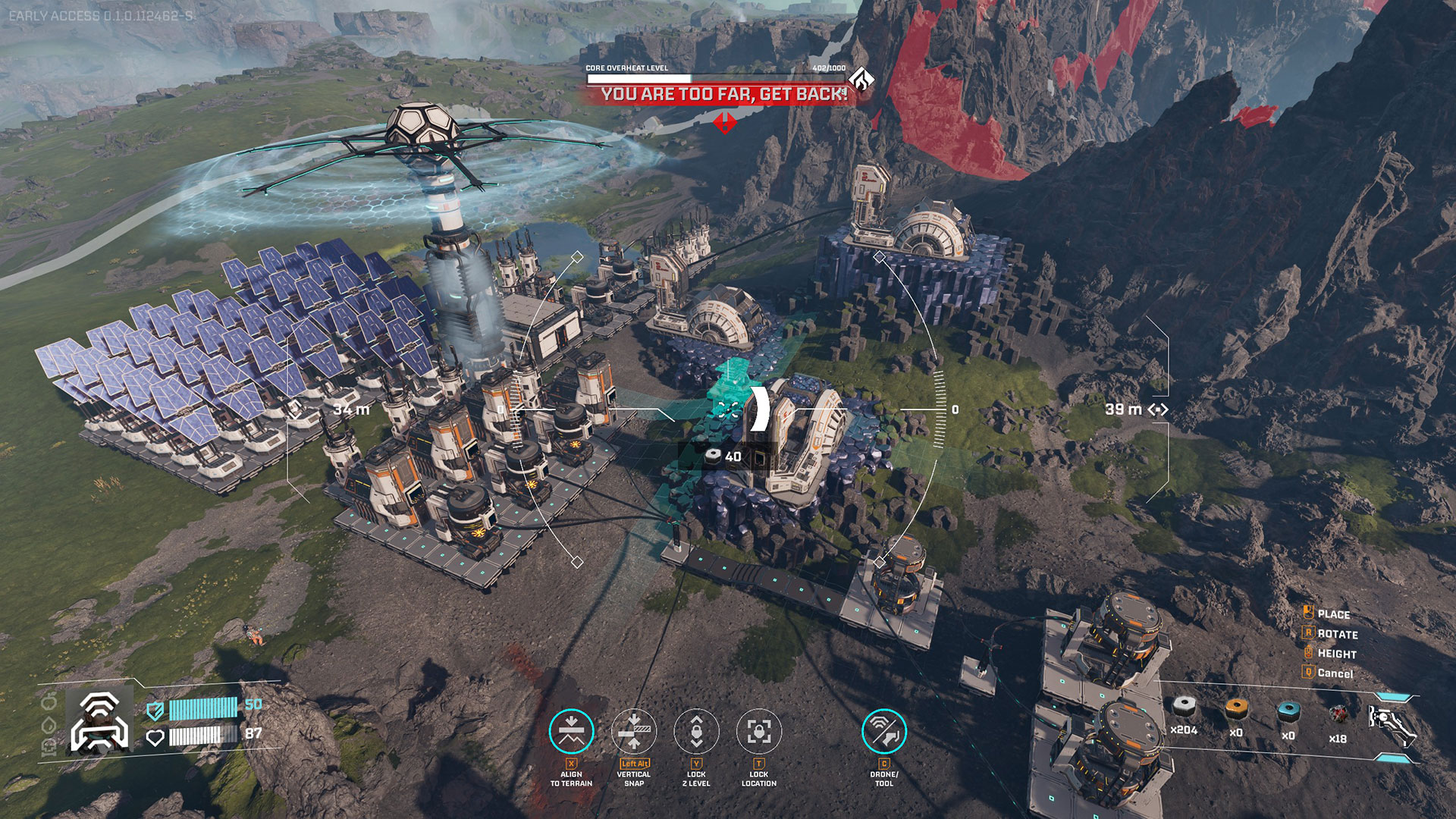Click the player portrait in status panel
The height and width of the screenshot is (819, 1456).
pos(99,721)
